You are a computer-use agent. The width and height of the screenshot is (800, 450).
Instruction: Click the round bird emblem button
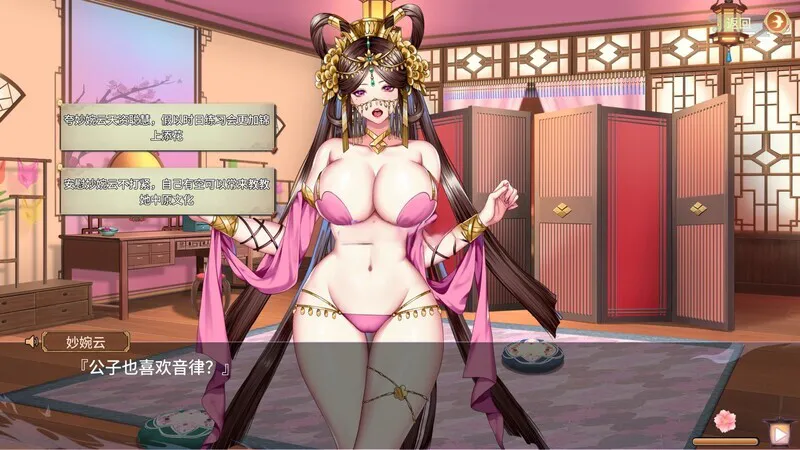[x=776, y=21]
